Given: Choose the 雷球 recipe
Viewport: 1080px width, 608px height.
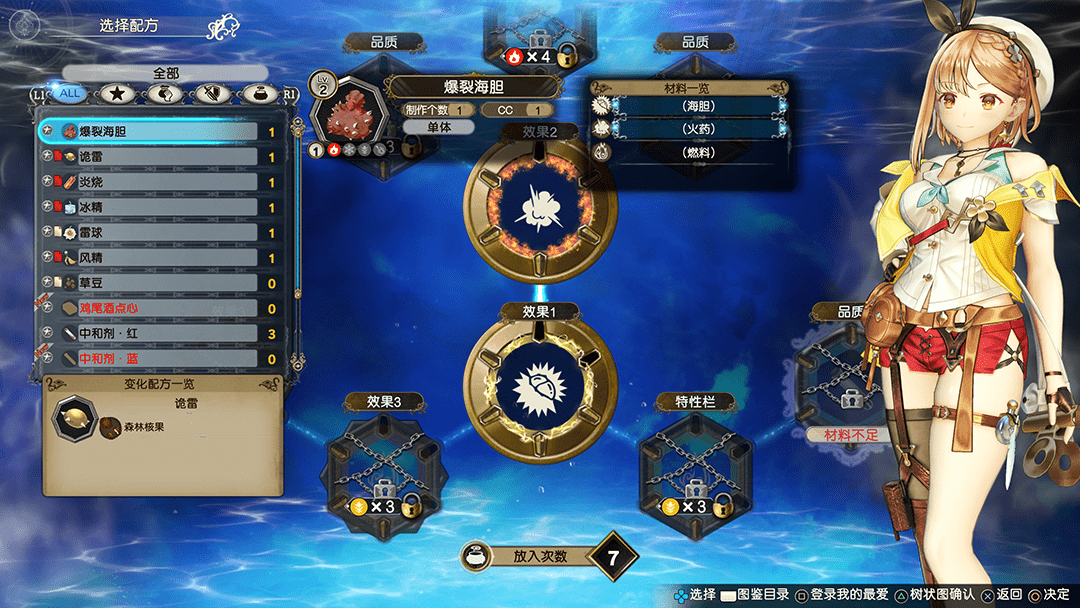Looking at the screenshot, I should click(160, 233).
